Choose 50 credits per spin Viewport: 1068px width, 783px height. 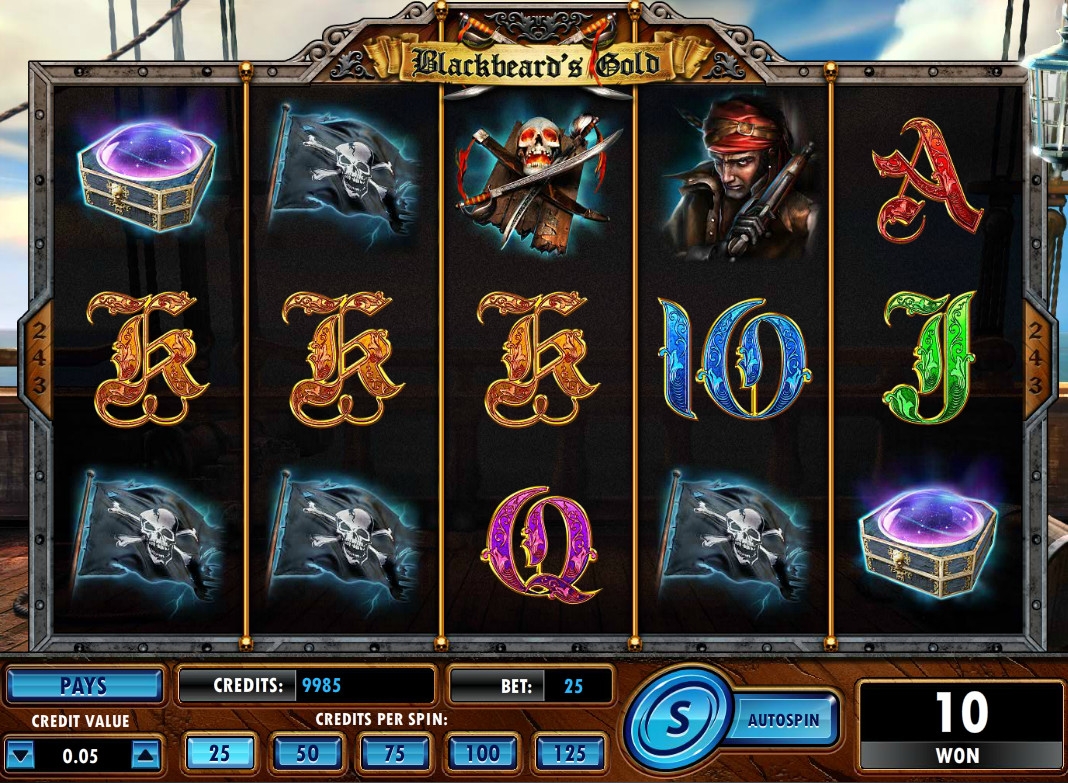coord(306,753)
